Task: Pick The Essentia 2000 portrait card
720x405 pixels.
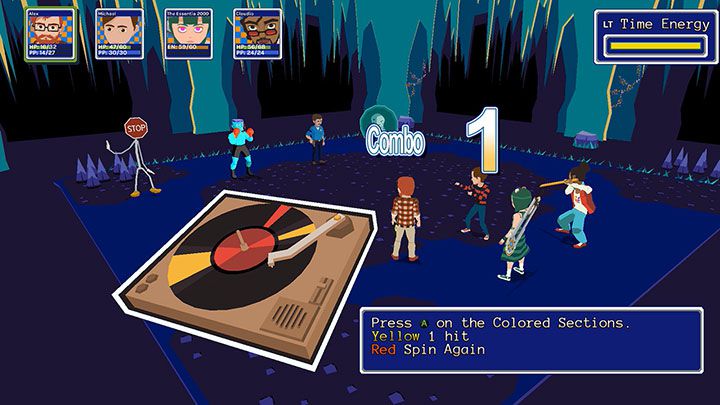Action: coord(188,34)
